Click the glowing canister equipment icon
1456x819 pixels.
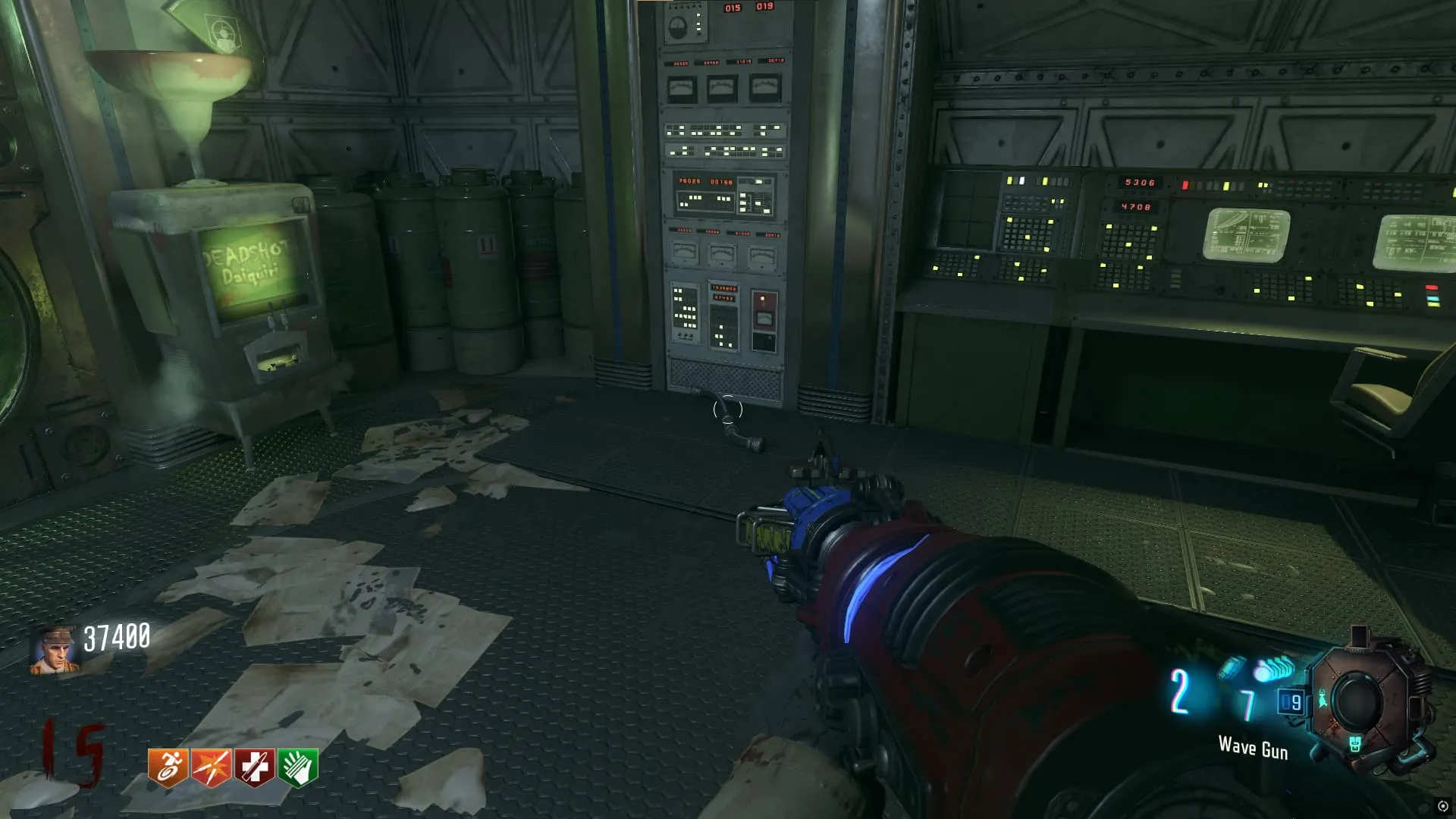coord(1232,667)
